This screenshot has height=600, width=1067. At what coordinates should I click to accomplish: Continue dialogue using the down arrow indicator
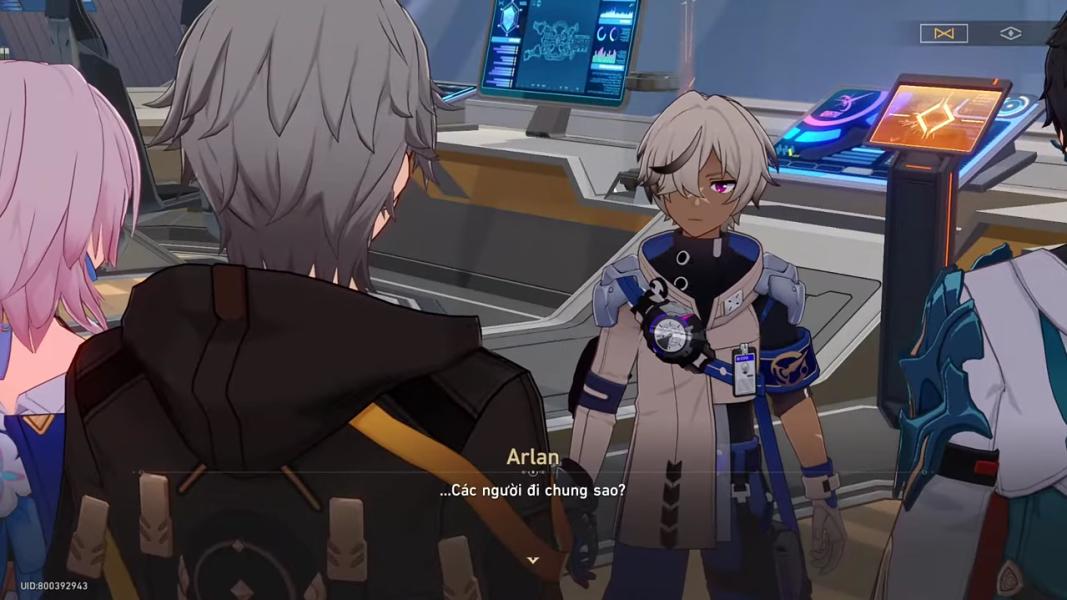pyautogui.click(x=533, y=560)
